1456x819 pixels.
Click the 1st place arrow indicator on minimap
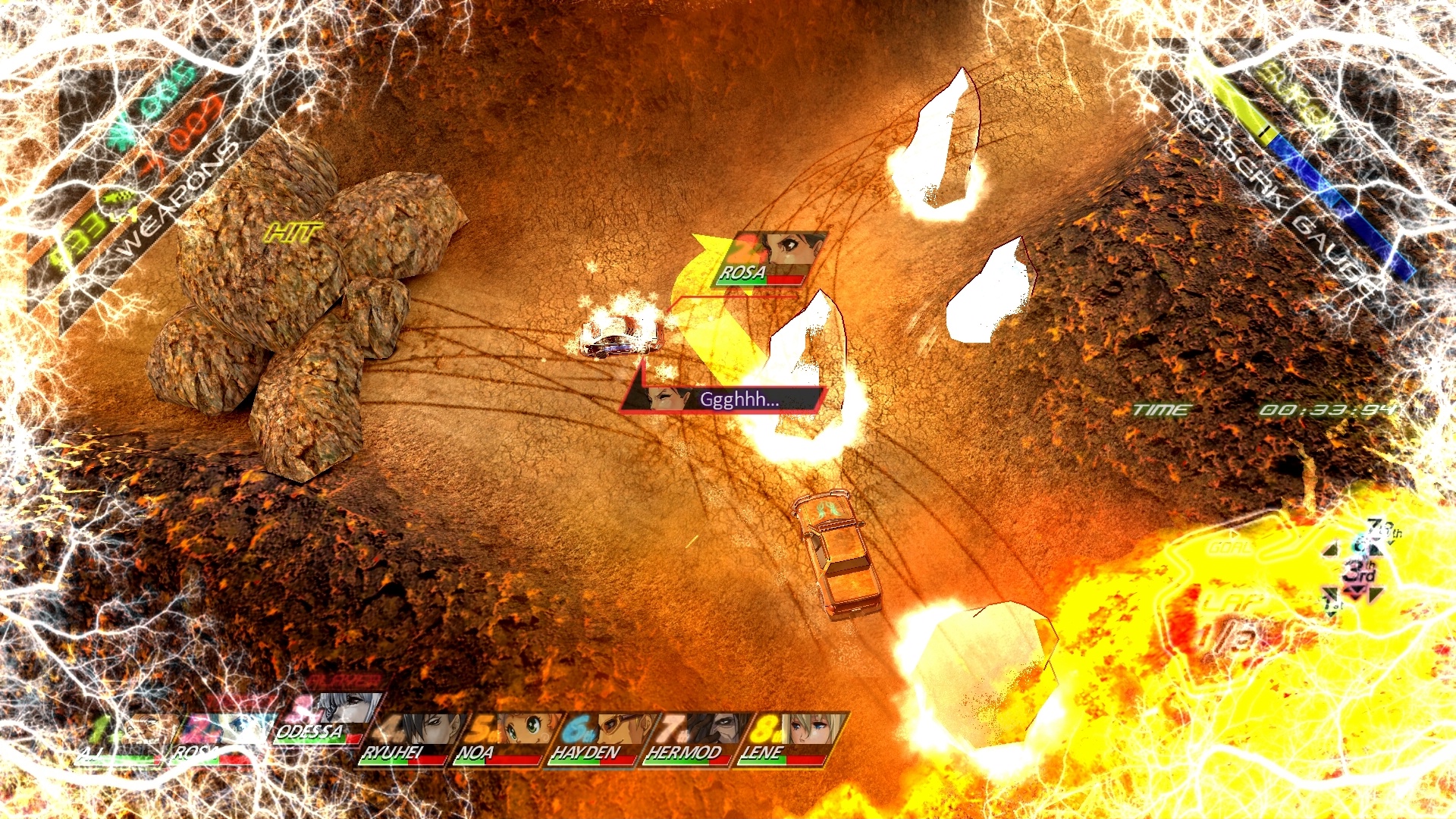click(x=1332, y=605)
